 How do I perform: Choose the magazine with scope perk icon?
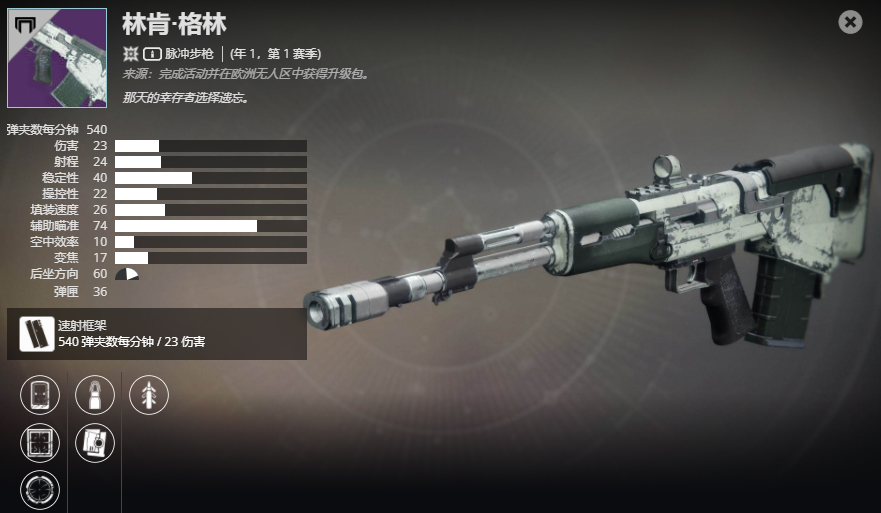coord(95,443)
